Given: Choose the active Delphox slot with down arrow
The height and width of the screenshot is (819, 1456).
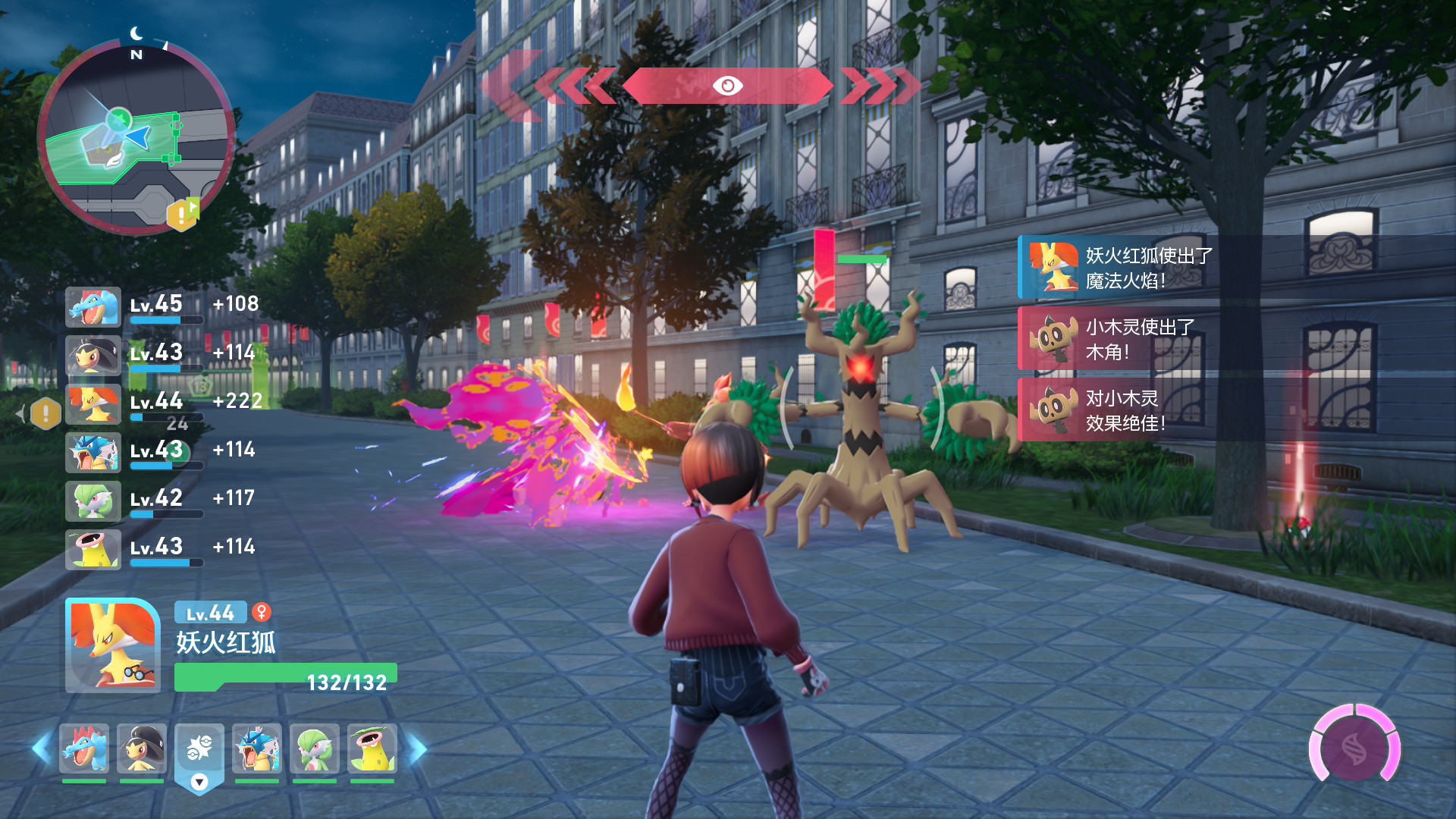Looking at the screenshot, I should pos(199,755).
